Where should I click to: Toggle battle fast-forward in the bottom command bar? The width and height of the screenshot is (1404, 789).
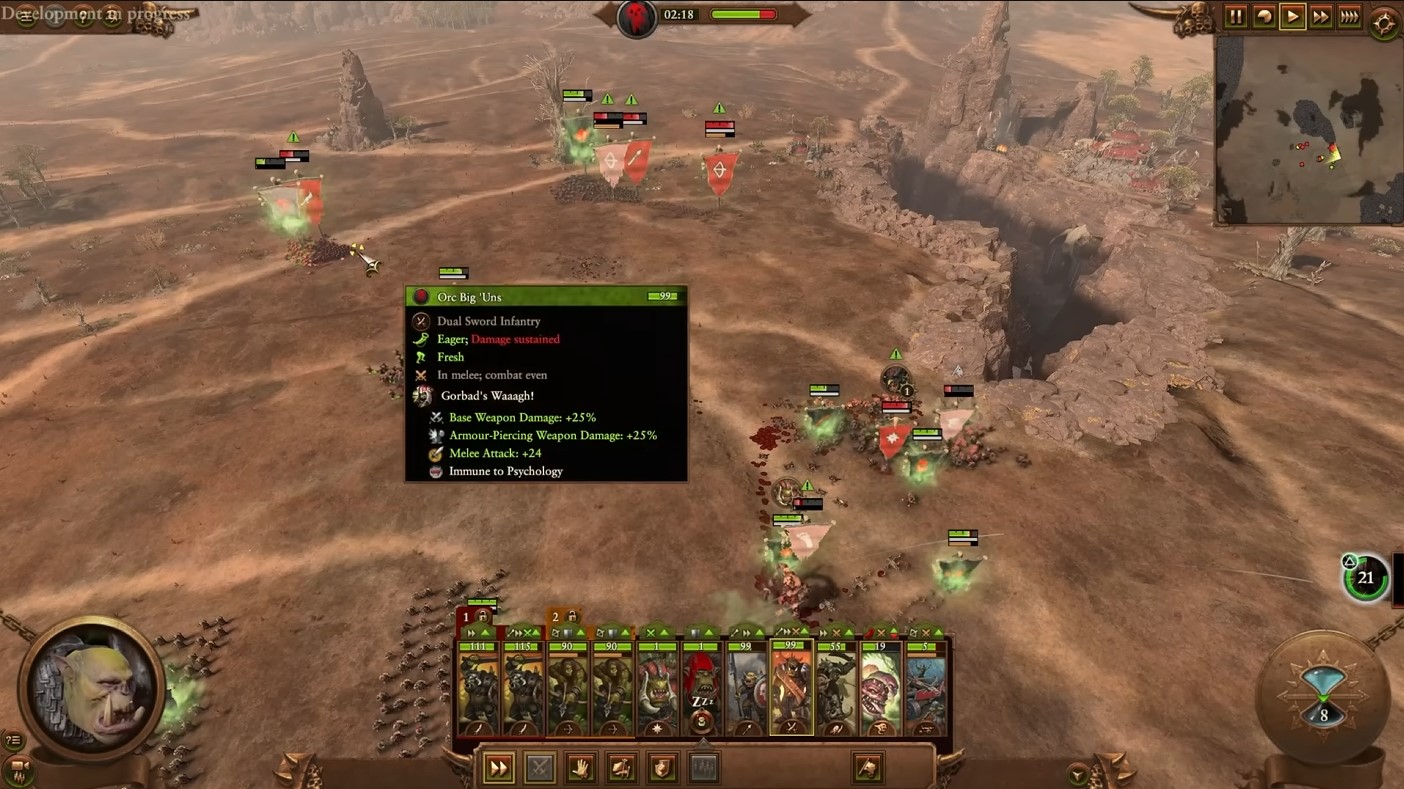click(x=498, y=768)
